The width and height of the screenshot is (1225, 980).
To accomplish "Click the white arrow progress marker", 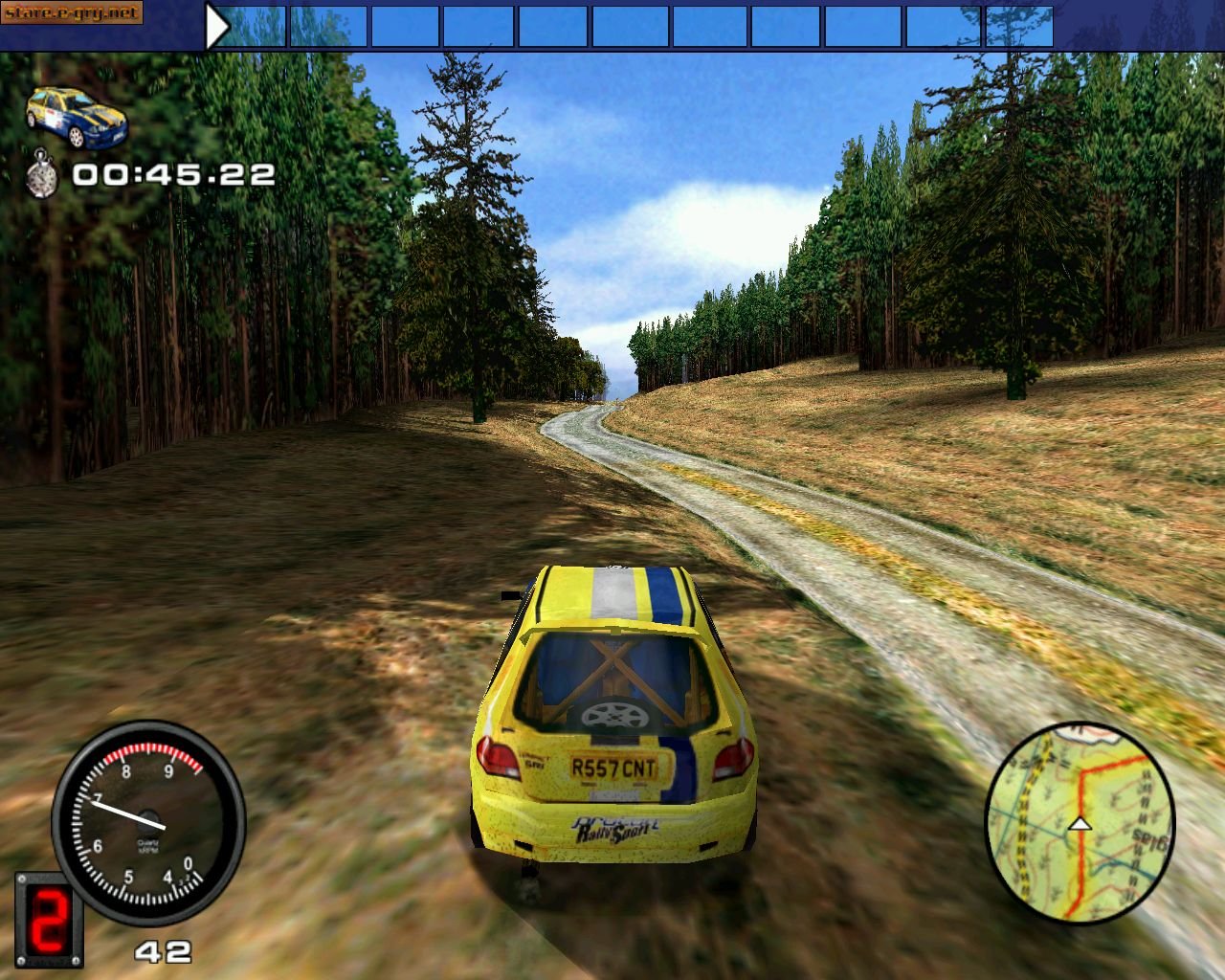I will coord(215,24).
